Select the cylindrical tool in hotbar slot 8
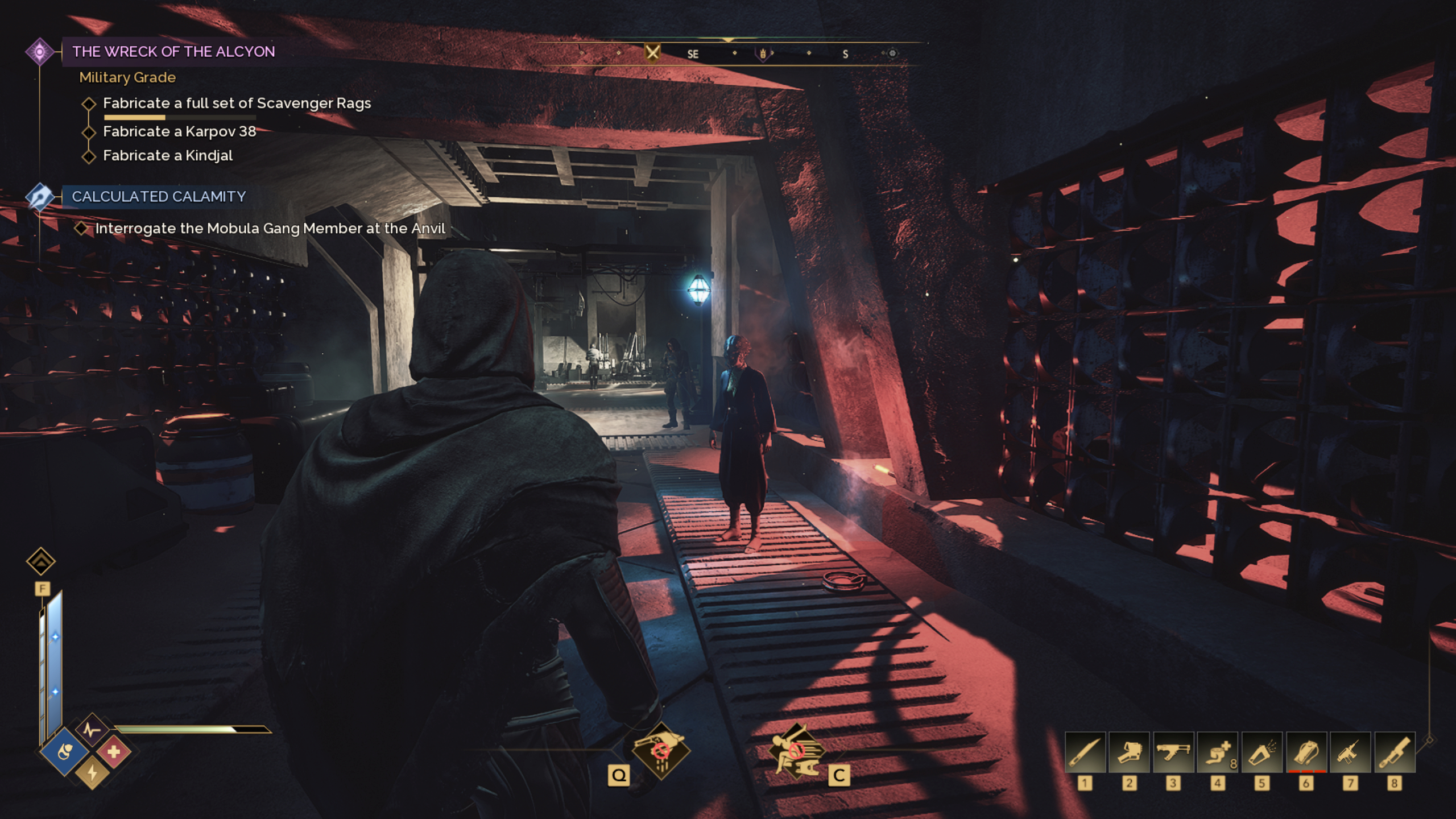 (1394, 752)
